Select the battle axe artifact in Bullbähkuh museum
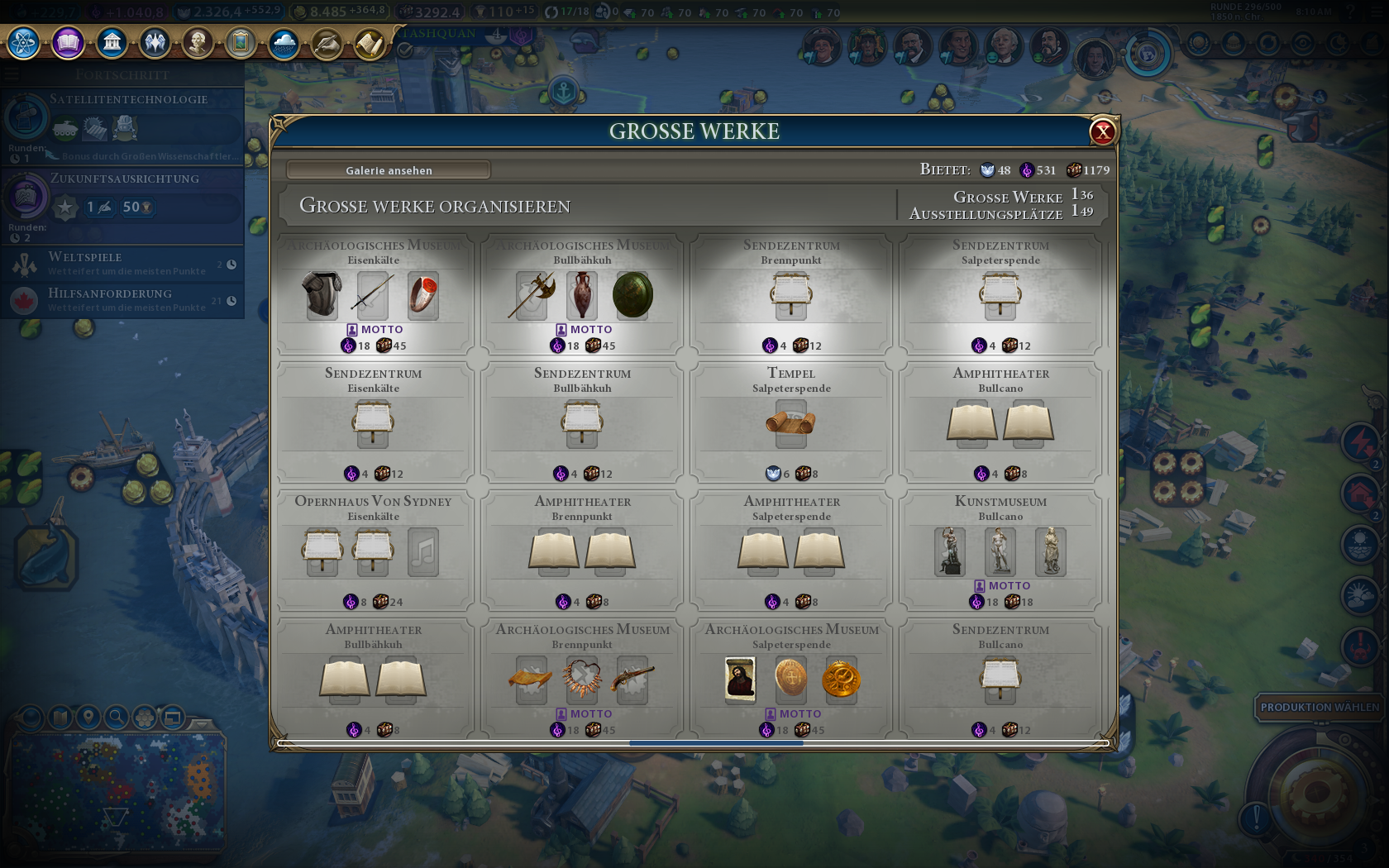The height and width of the screenshot is (868, 1389). [532, 295]
